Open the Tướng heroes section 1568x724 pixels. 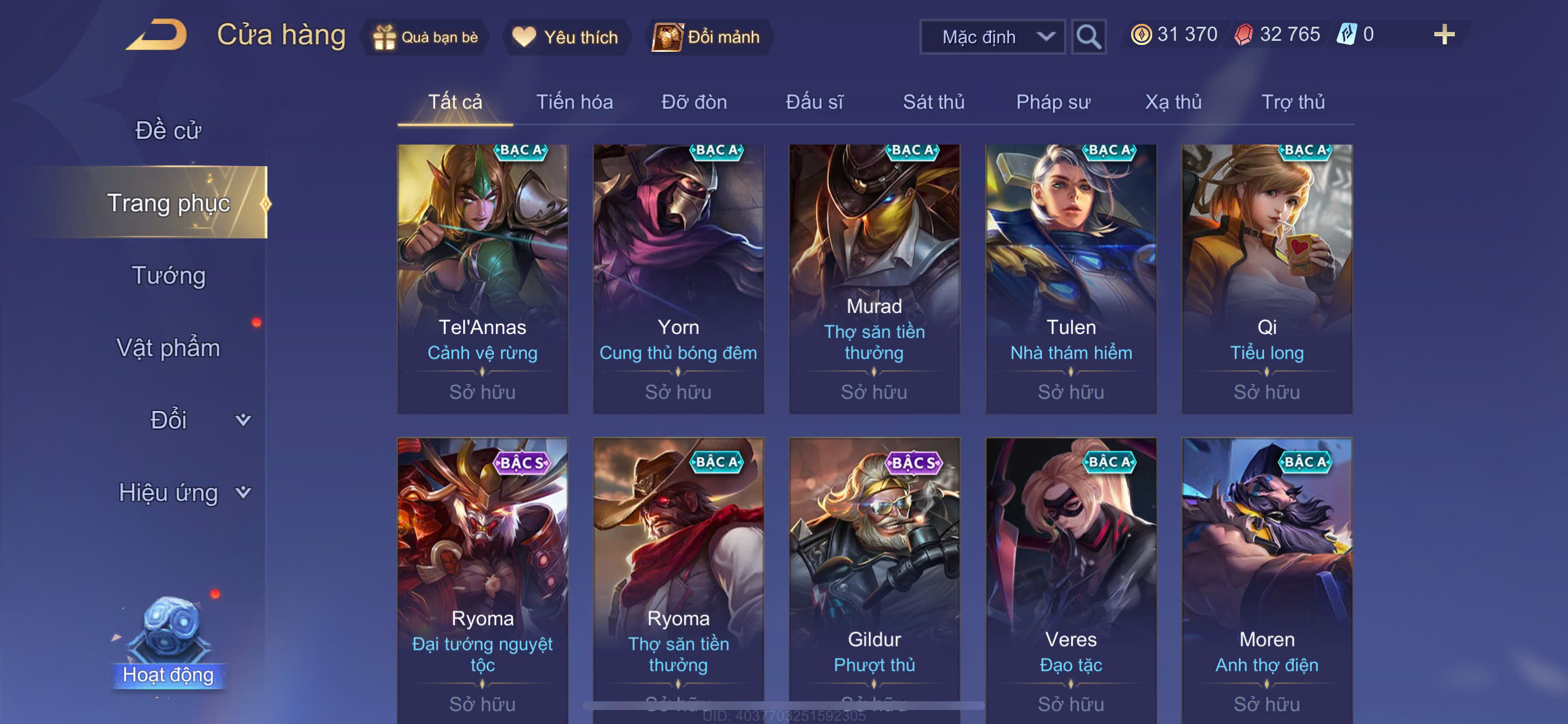(169, 275)
